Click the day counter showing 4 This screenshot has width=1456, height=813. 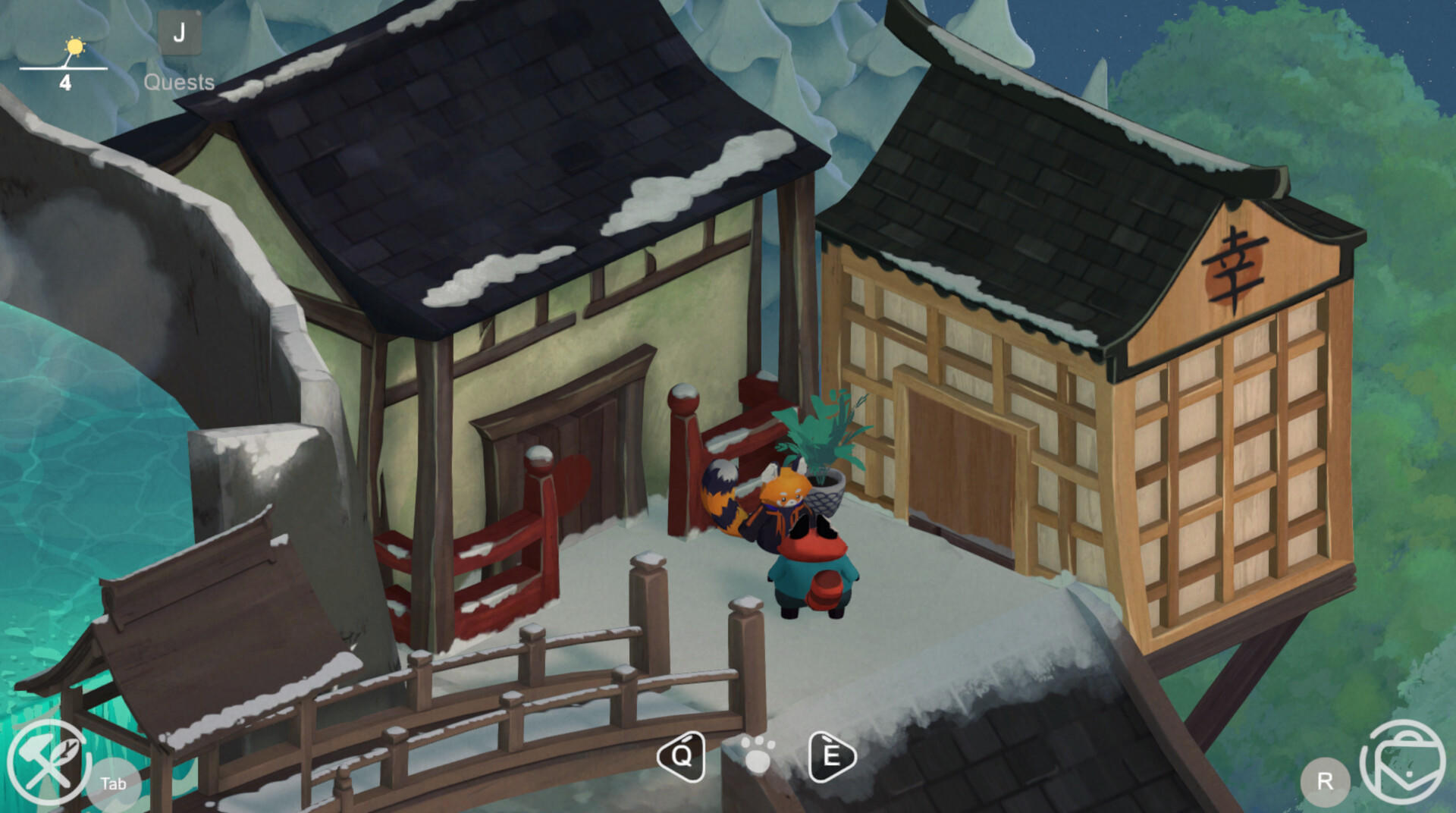click(x=65, y=81)
